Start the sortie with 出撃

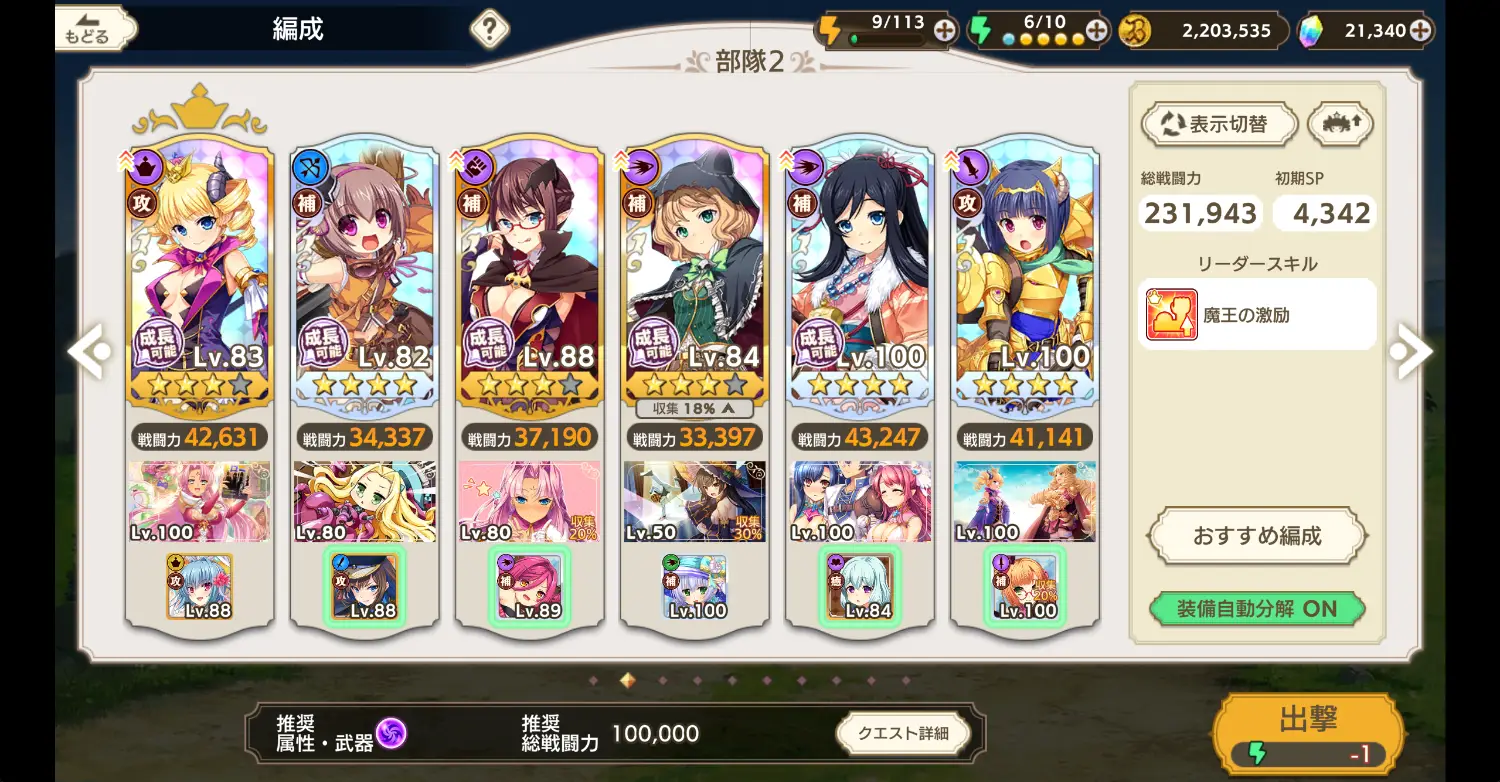pyautogui.click(x=1308, y=734)
